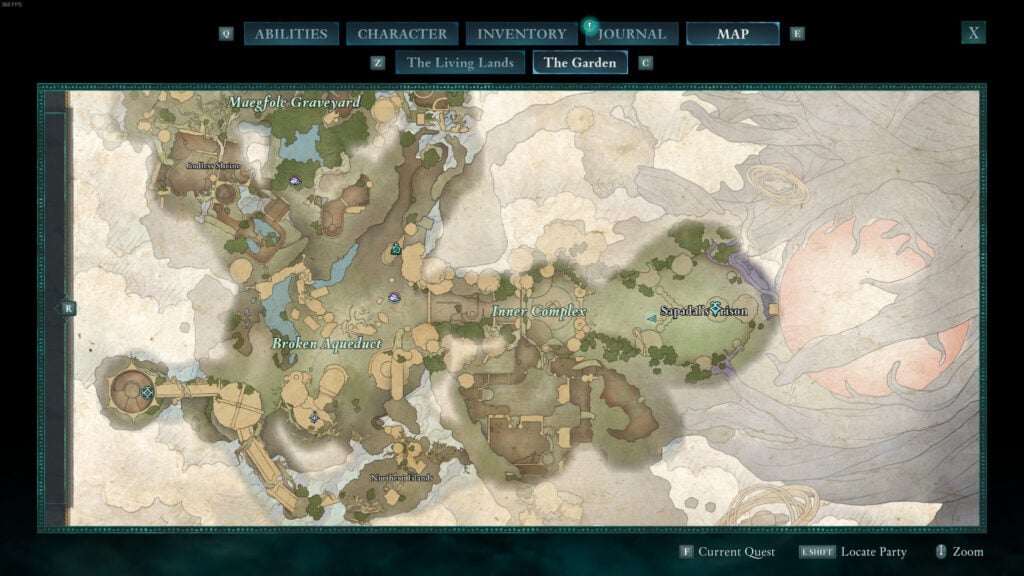Viewport: 1024px width, 576px height.
Task: Click the teal camp marker north of Broken Aqueduct
Action: 396,249
